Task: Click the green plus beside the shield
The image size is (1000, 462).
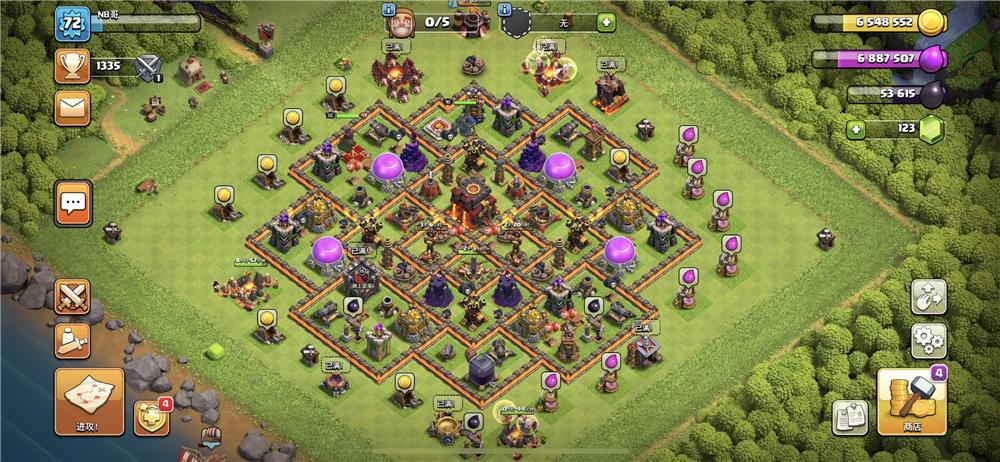Action: pyautogui.click(x=606, y=21)
